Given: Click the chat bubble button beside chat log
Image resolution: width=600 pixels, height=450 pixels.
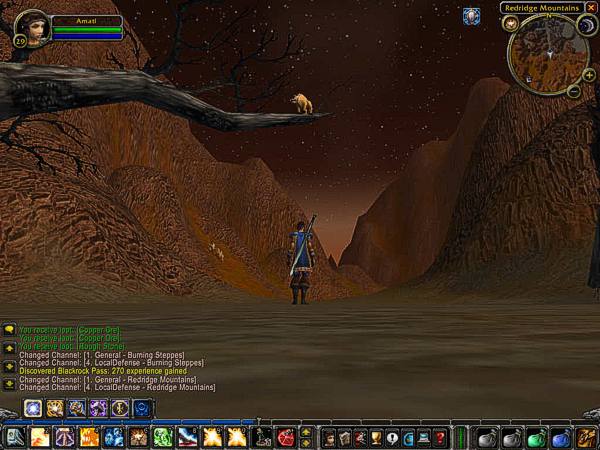Looking at the screenshot, I should click(9, 329).
